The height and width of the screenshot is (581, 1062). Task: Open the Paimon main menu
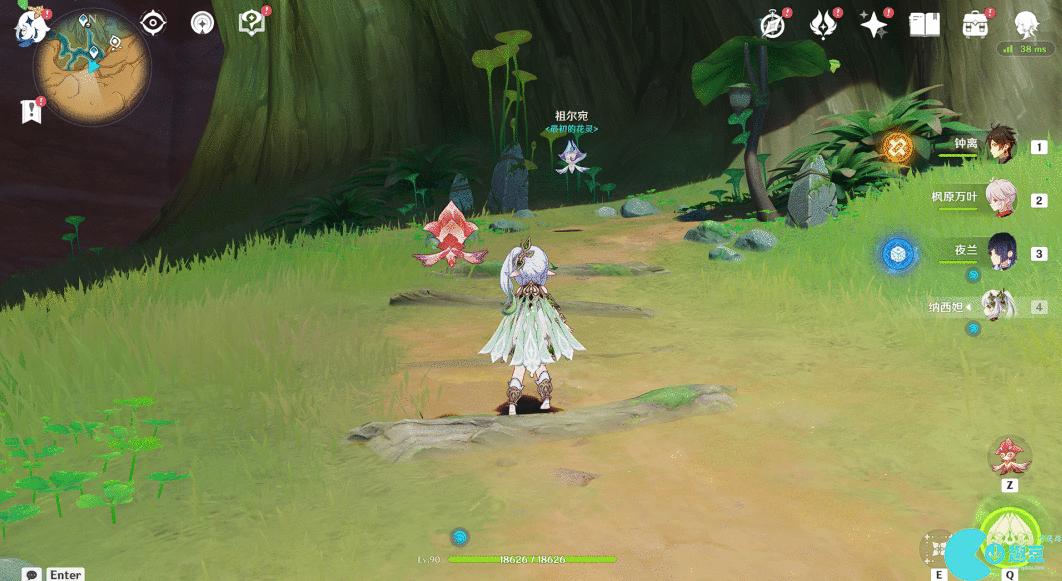coord(31,27)
